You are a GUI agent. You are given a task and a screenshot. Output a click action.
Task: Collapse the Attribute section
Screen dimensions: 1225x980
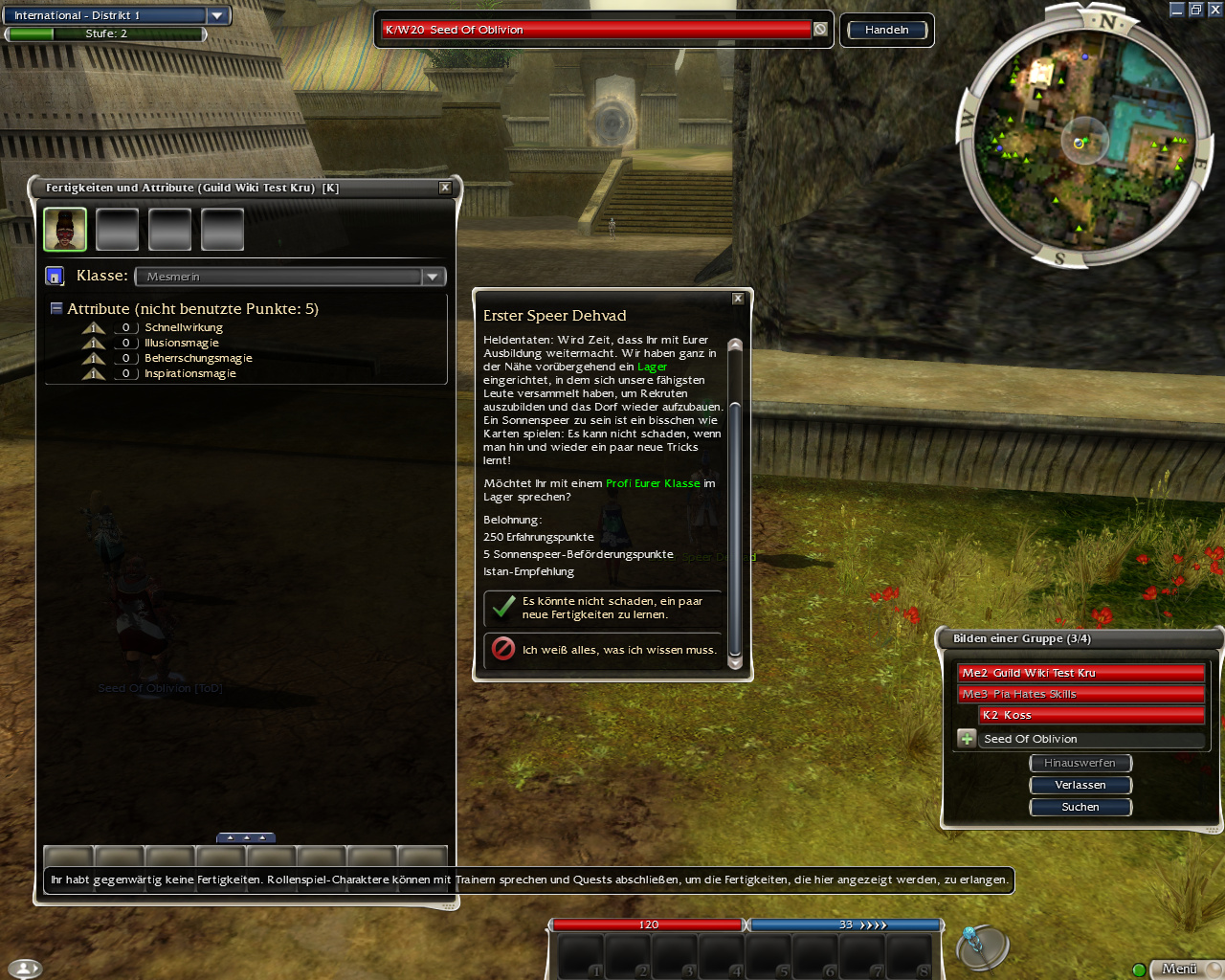click(56, 309)
